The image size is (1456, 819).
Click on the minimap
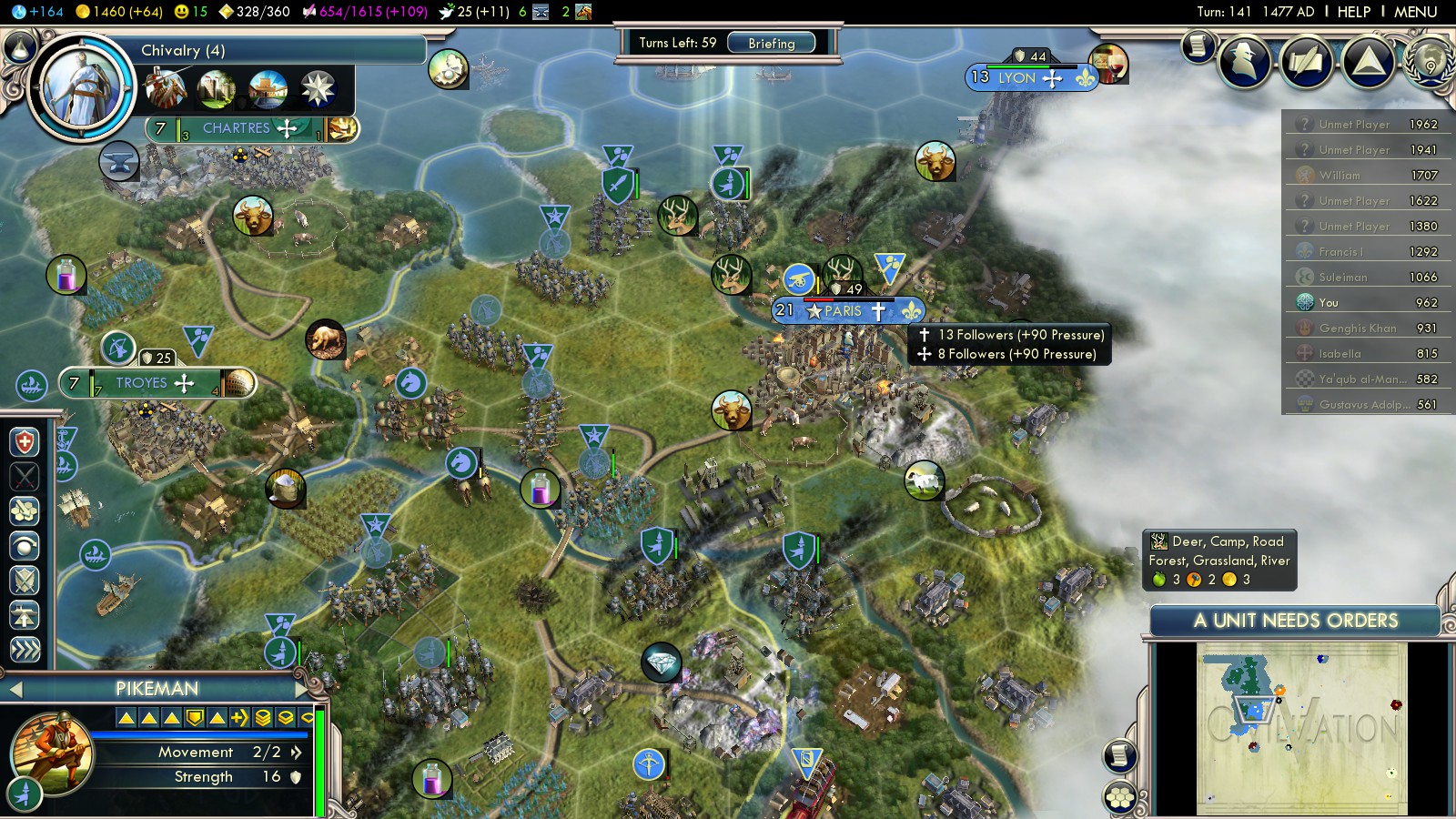point(1301,728)
